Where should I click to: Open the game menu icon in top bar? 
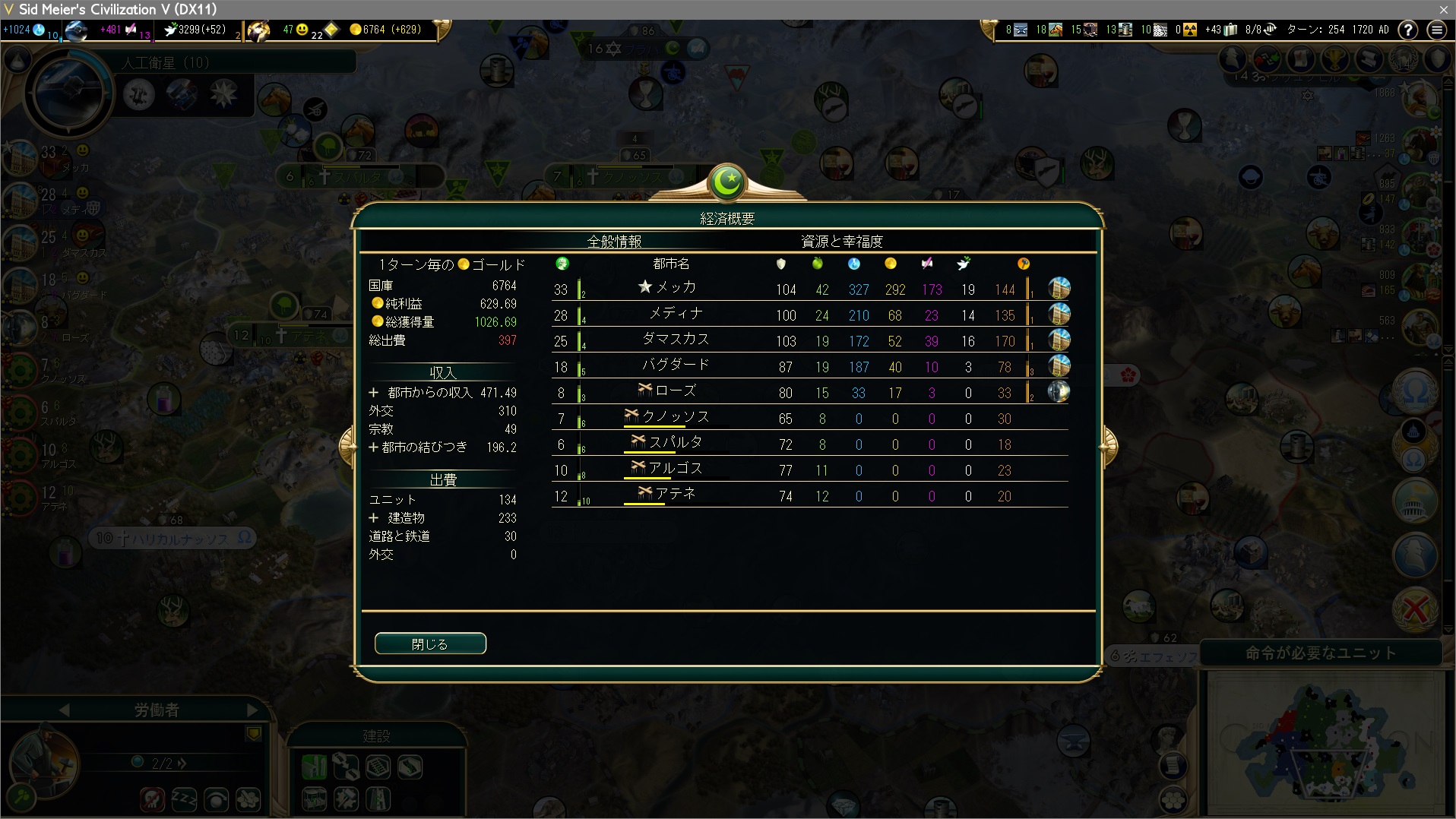pos(1436,30)
